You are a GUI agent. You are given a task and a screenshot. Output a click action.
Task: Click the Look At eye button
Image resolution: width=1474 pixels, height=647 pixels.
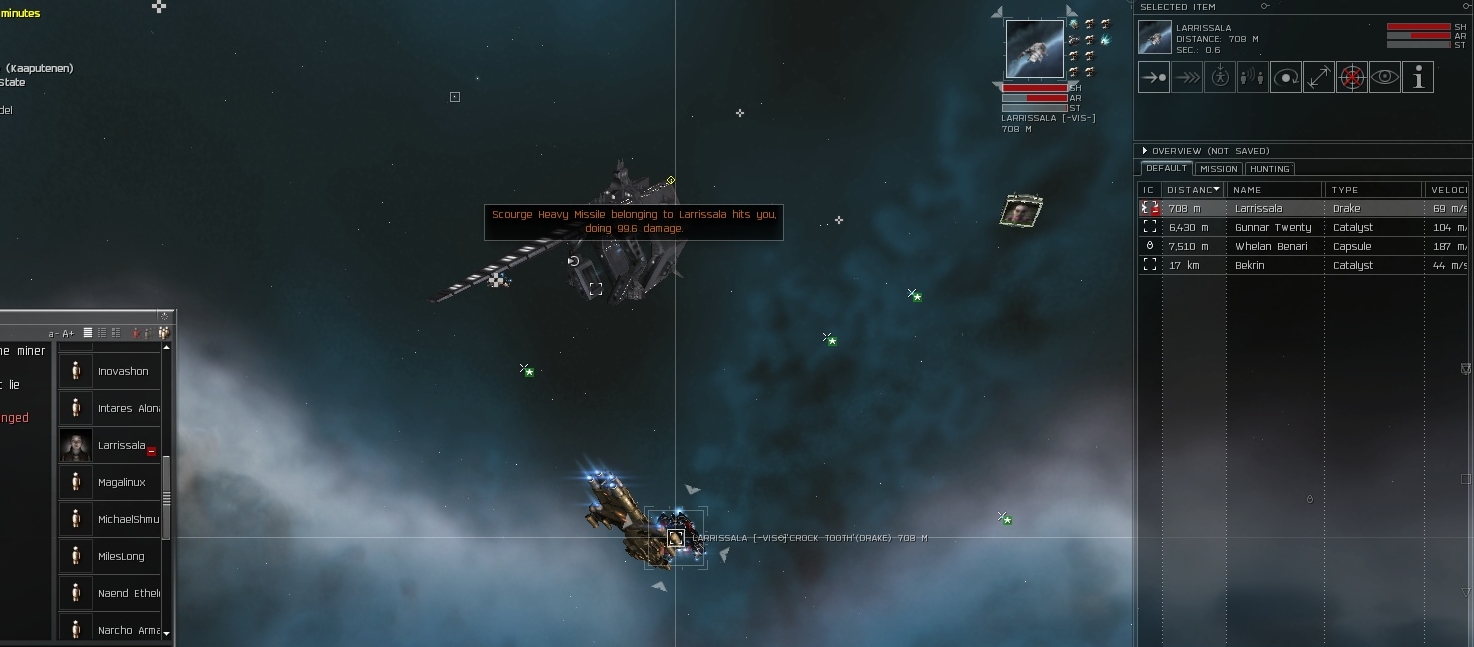(x=1385, y=77)
